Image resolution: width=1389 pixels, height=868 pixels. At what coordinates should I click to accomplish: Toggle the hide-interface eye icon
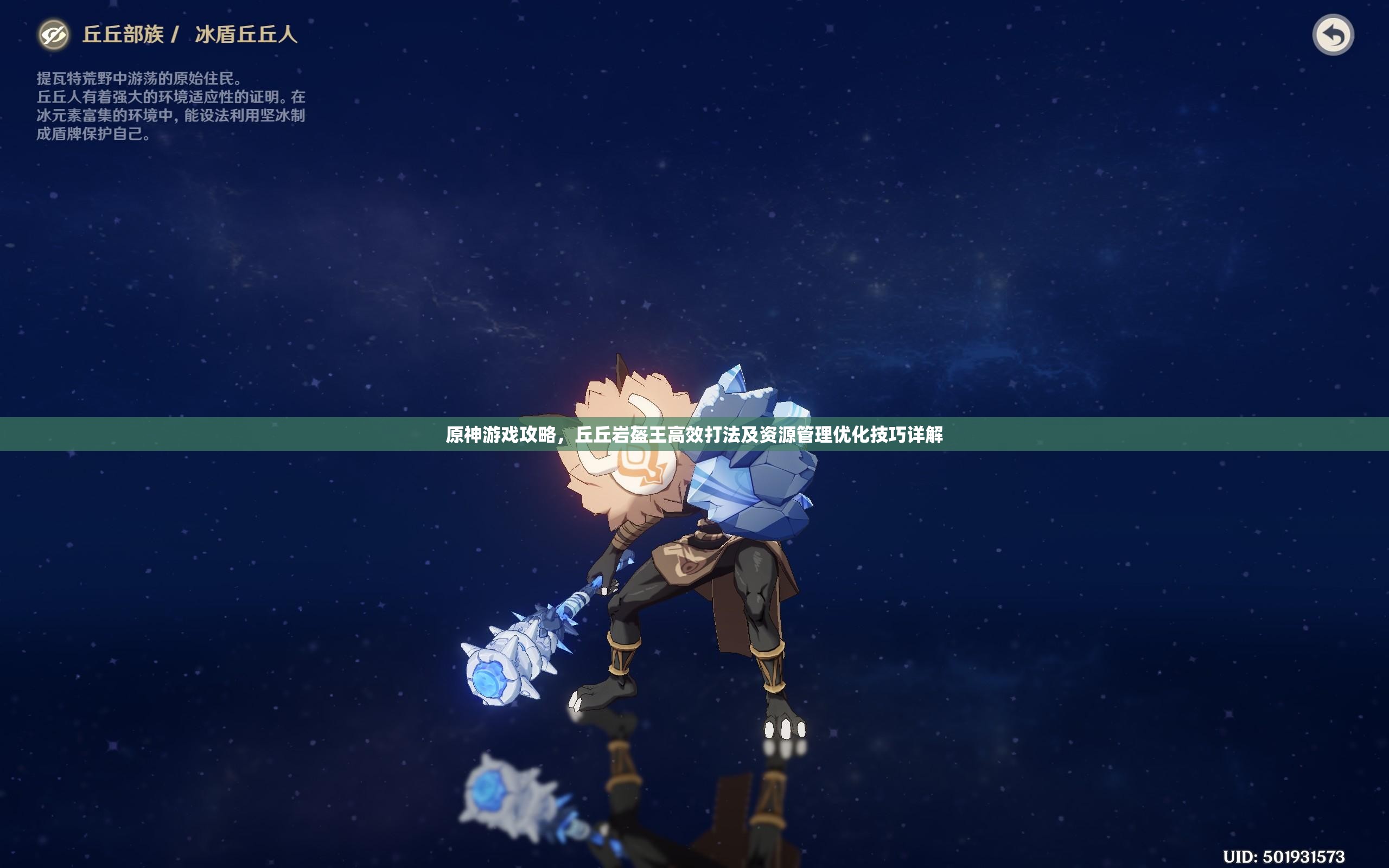(x=53, y=35)
